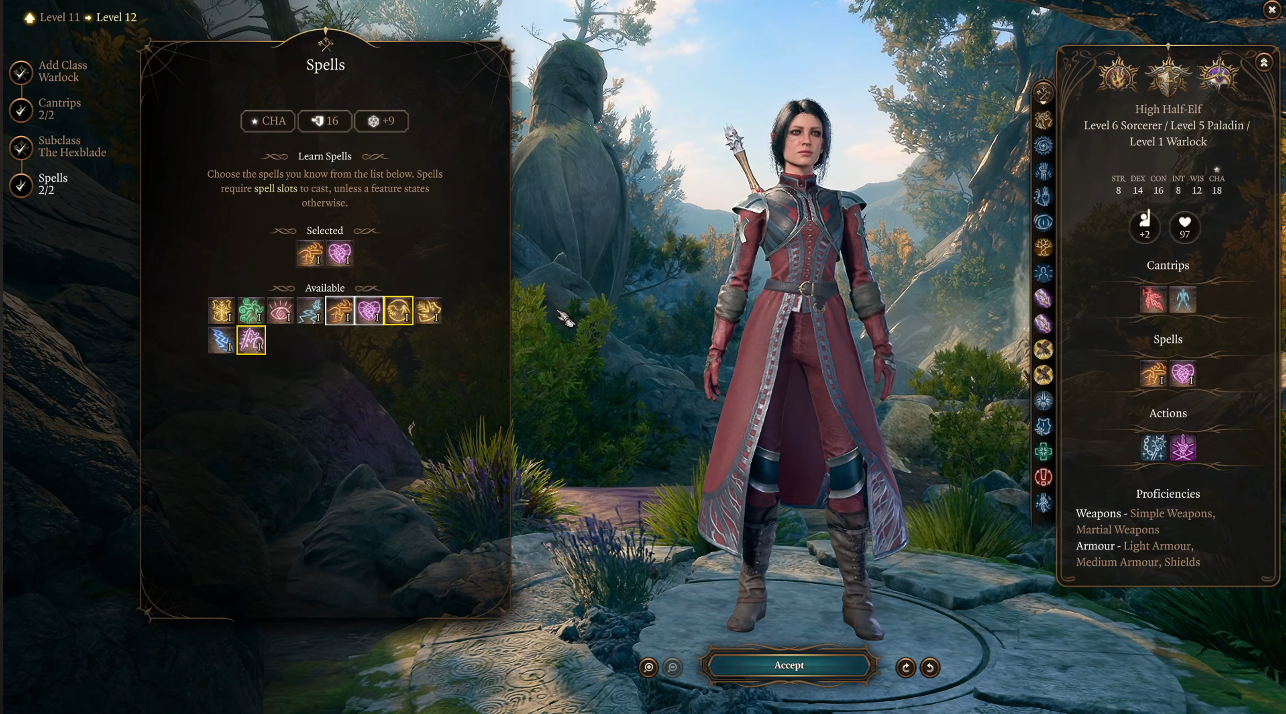Remove the purple heart spell from Selected
1286x714 pixels.
(340, 254)
